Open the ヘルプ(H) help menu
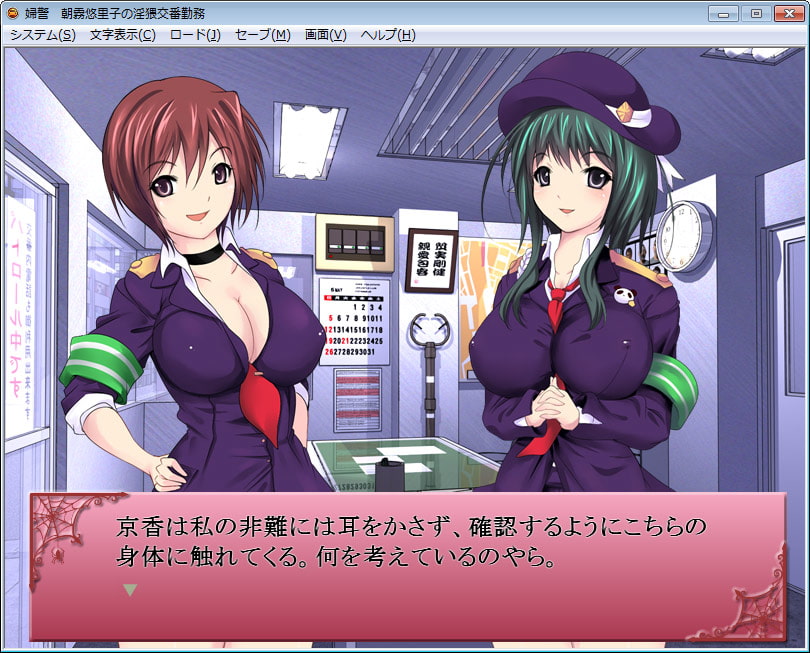 [387, 35]
